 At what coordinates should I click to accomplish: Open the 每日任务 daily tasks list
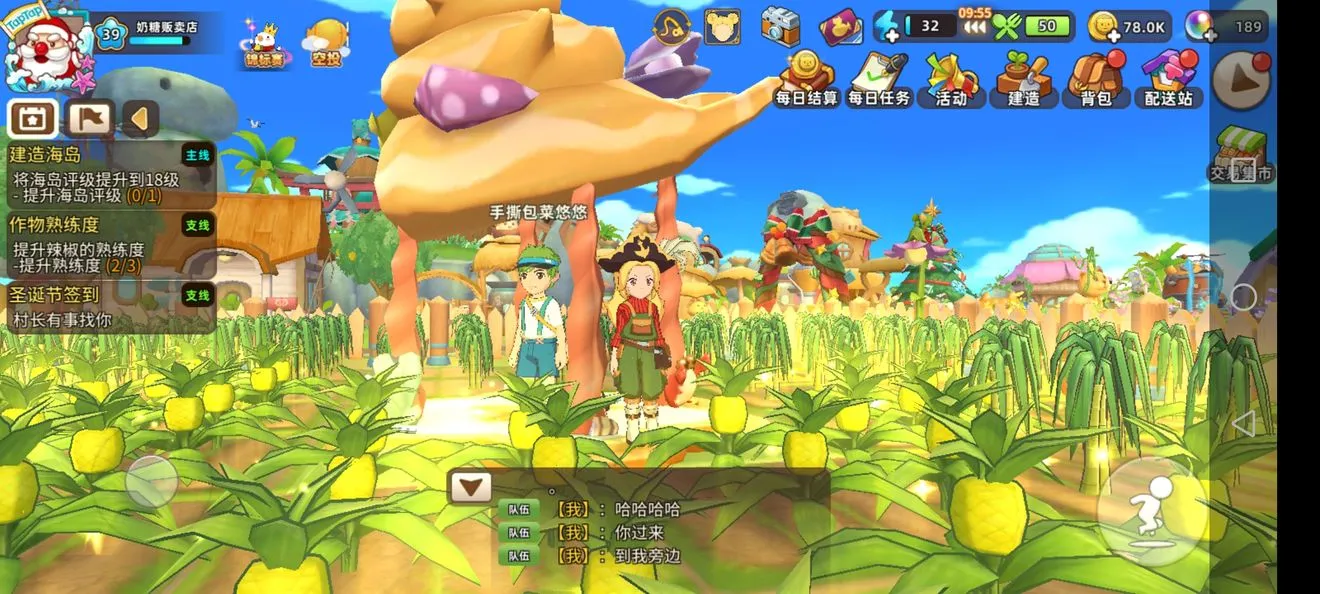tap(879, 78)
